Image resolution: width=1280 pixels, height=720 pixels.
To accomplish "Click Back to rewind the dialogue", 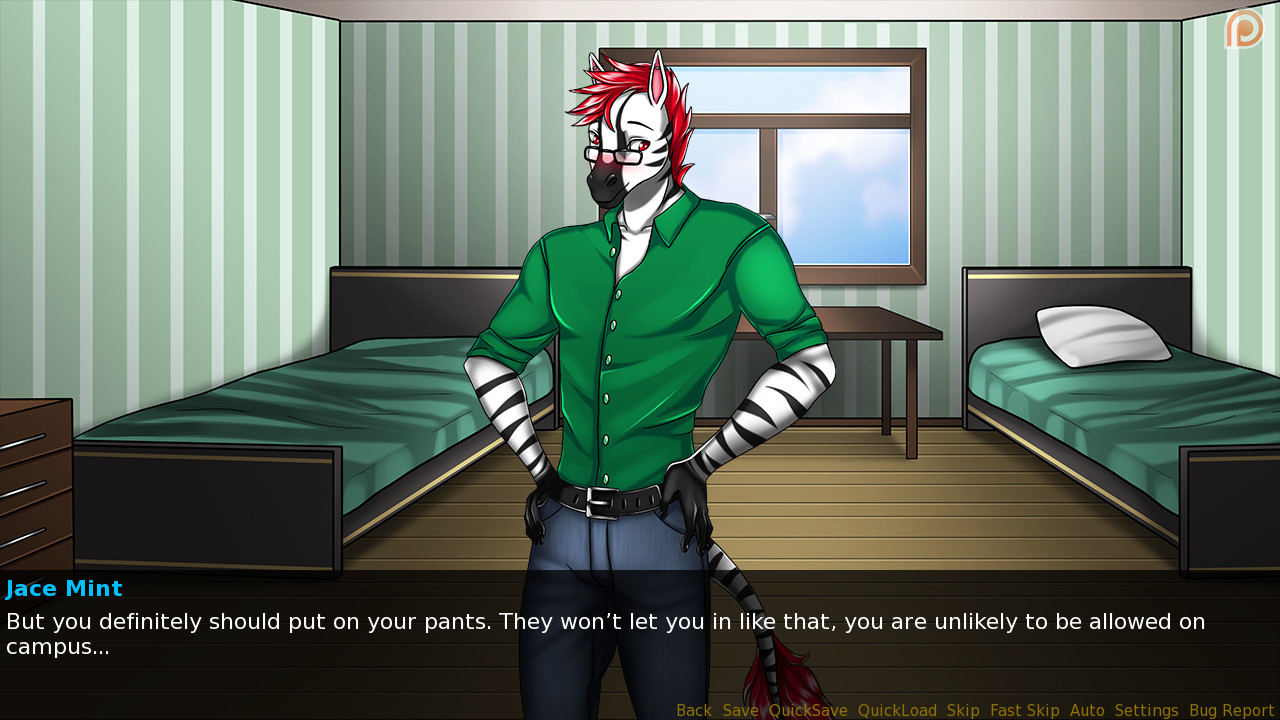I will pos(694,710).
